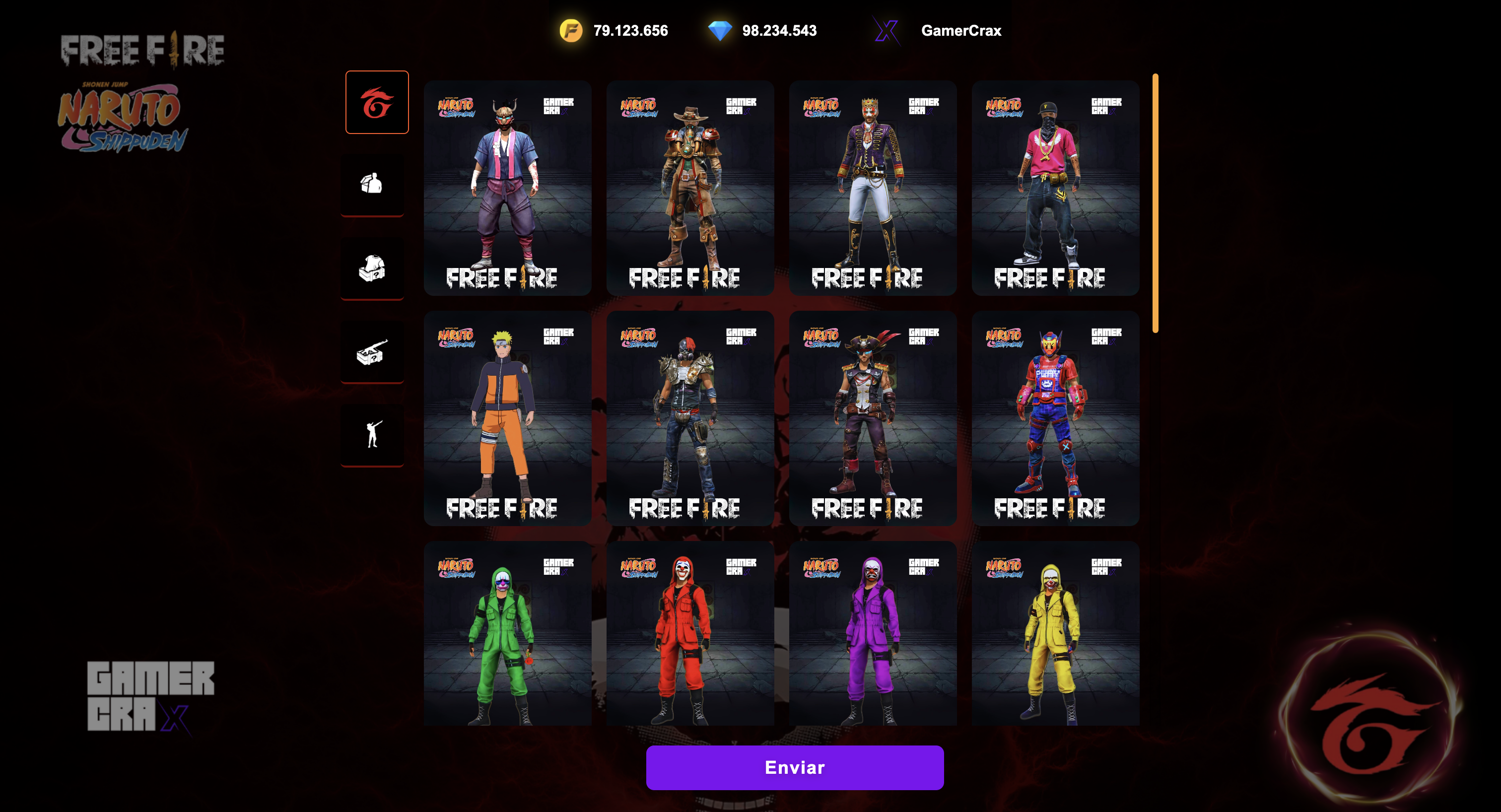Switch to the dancing emote tab
1501x812 pixels.
pyautogui.click(x=372, y=435)
